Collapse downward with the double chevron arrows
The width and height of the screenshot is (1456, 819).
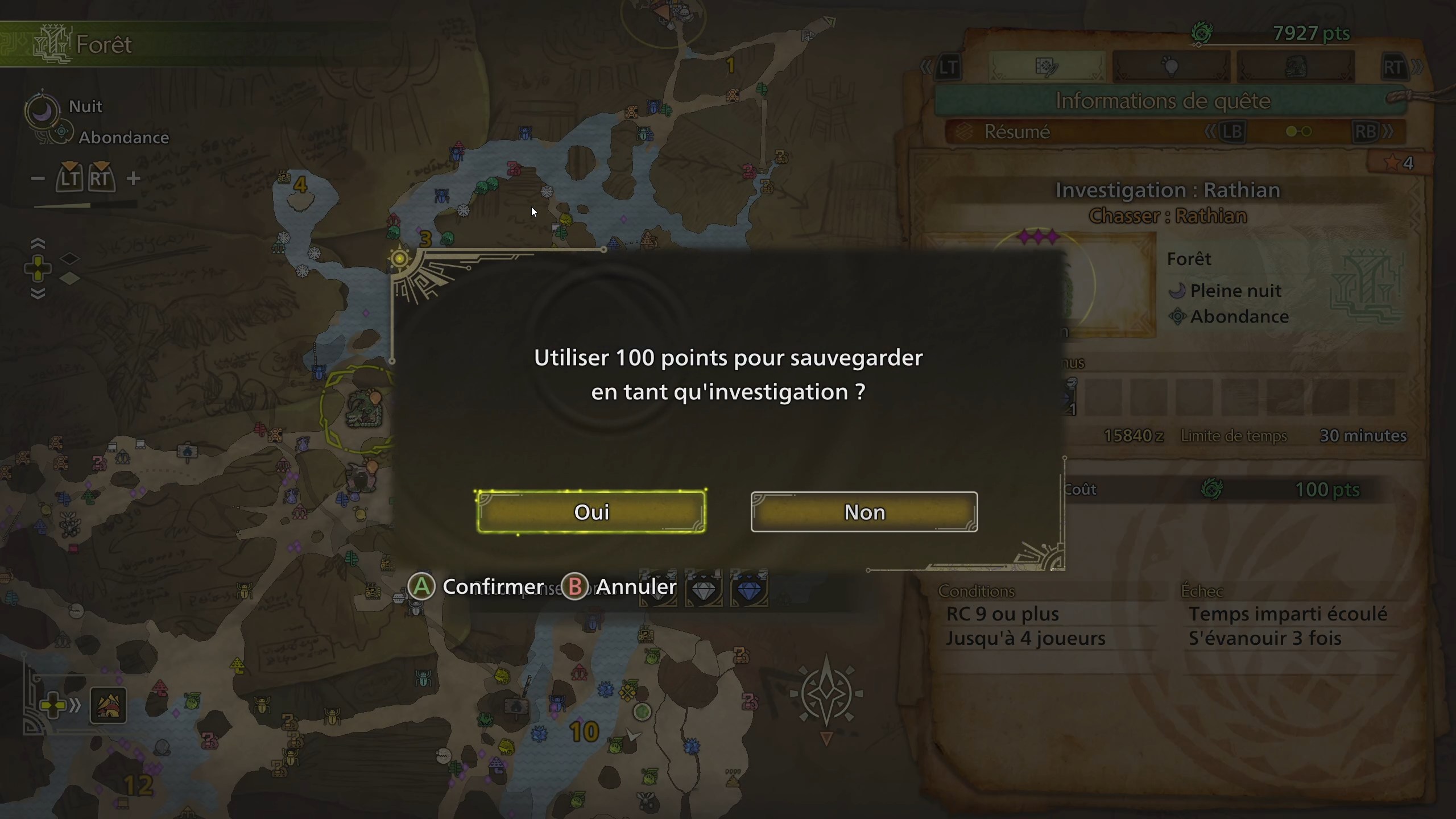(x=39, y=295)
